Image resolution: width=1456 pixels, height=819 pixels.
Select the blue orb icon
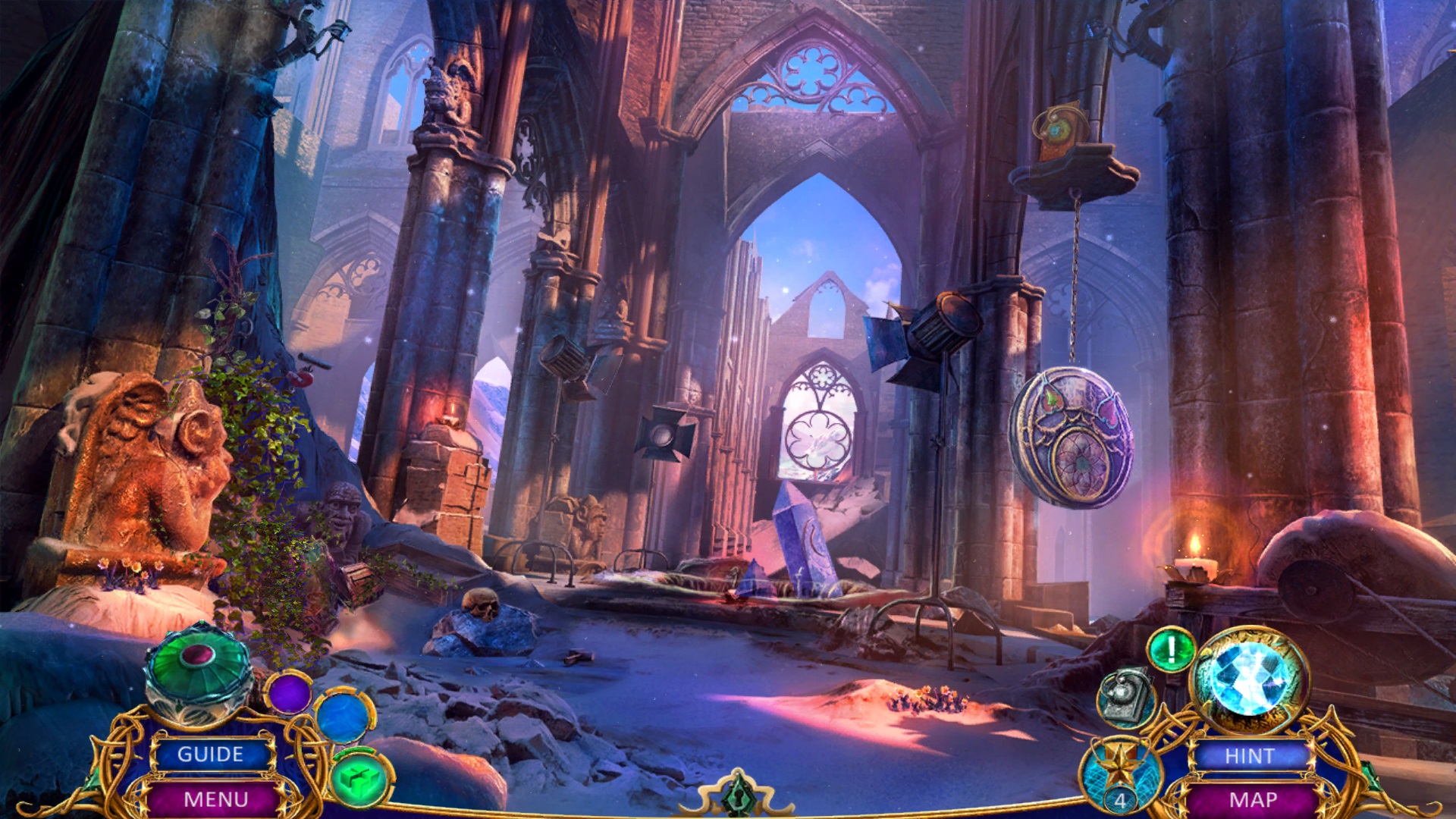[344, 716]
